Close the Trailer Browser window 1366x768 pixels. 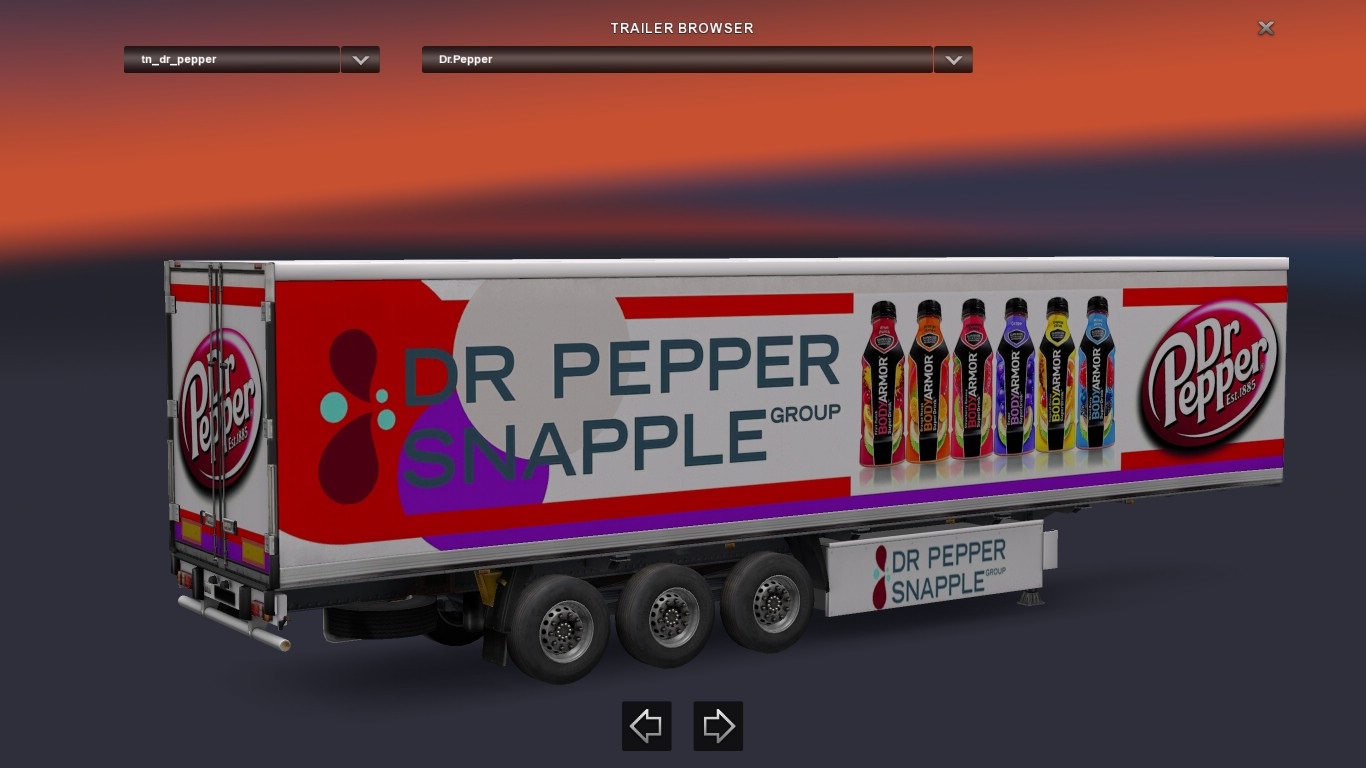pyautogui.click(x=1265, y=28)
